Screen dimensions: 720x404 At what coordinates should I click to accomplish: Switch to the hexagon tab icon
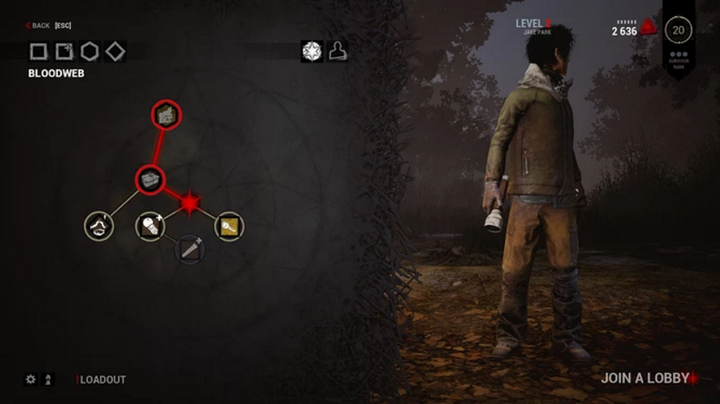[90, 51]
